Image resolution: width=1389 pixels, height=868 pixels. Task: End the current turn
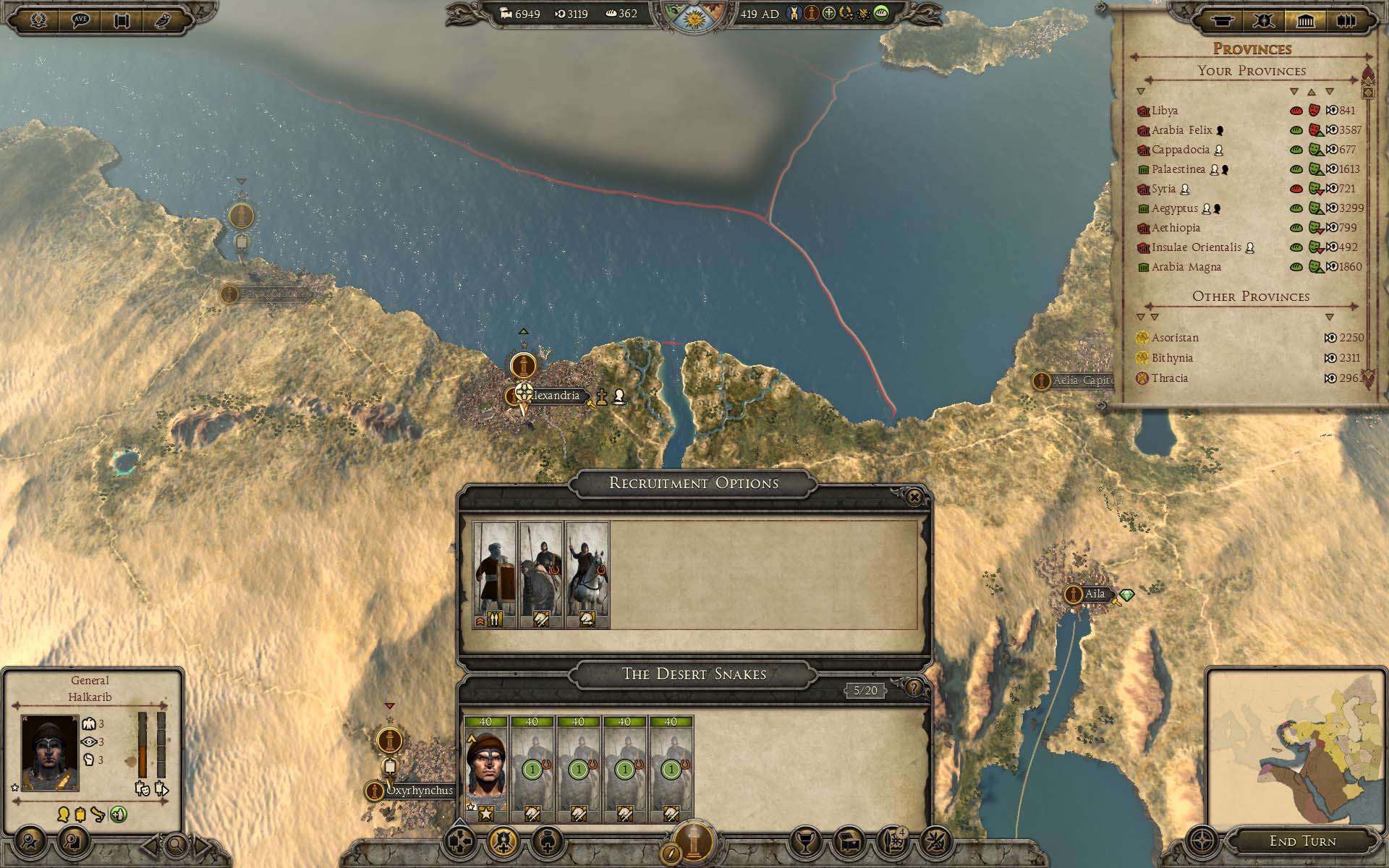coord(1302,841)
